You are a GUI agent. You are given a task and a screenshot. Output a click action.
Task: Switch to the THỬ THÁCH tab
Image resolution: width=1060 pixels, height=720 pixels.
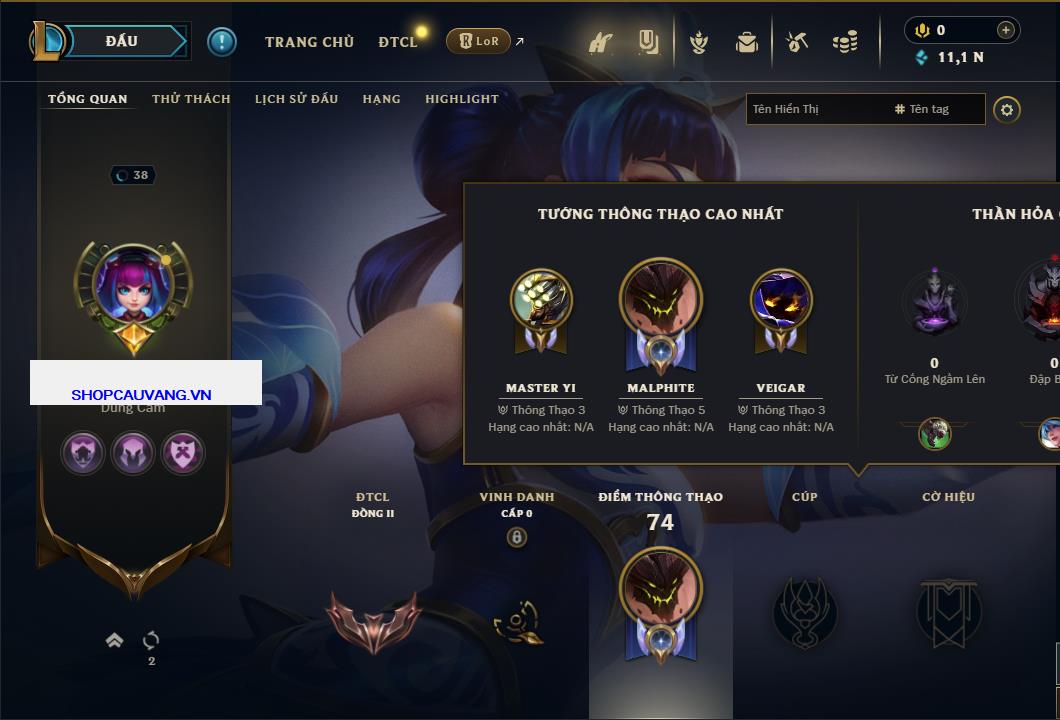pos(191,99)
